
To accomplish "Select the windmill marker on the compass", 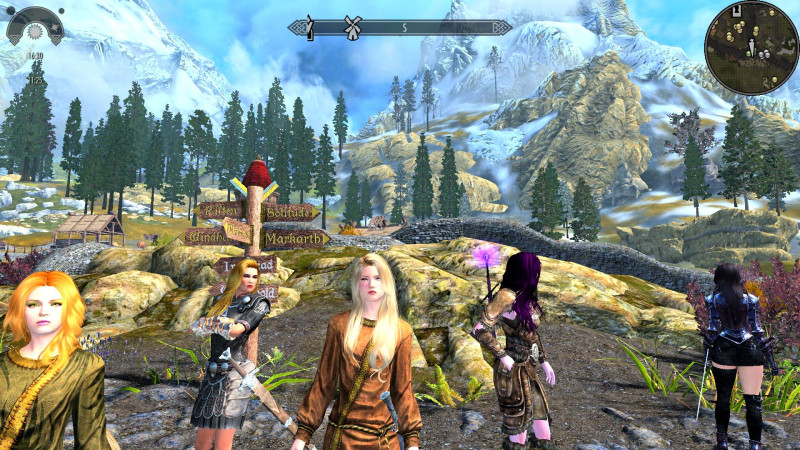I will tap(352, 27).
